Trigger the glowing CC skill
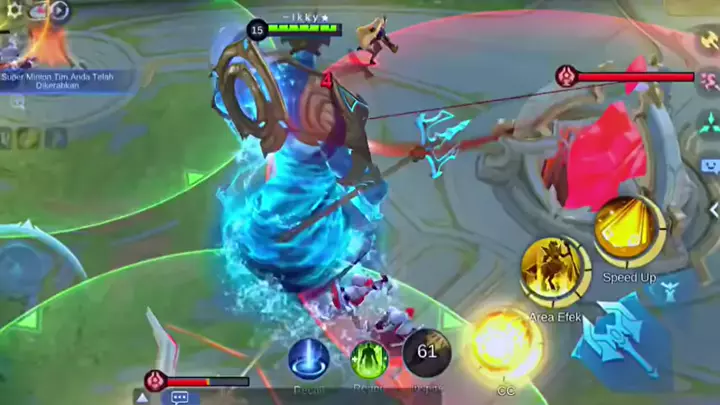 [507, 346]
